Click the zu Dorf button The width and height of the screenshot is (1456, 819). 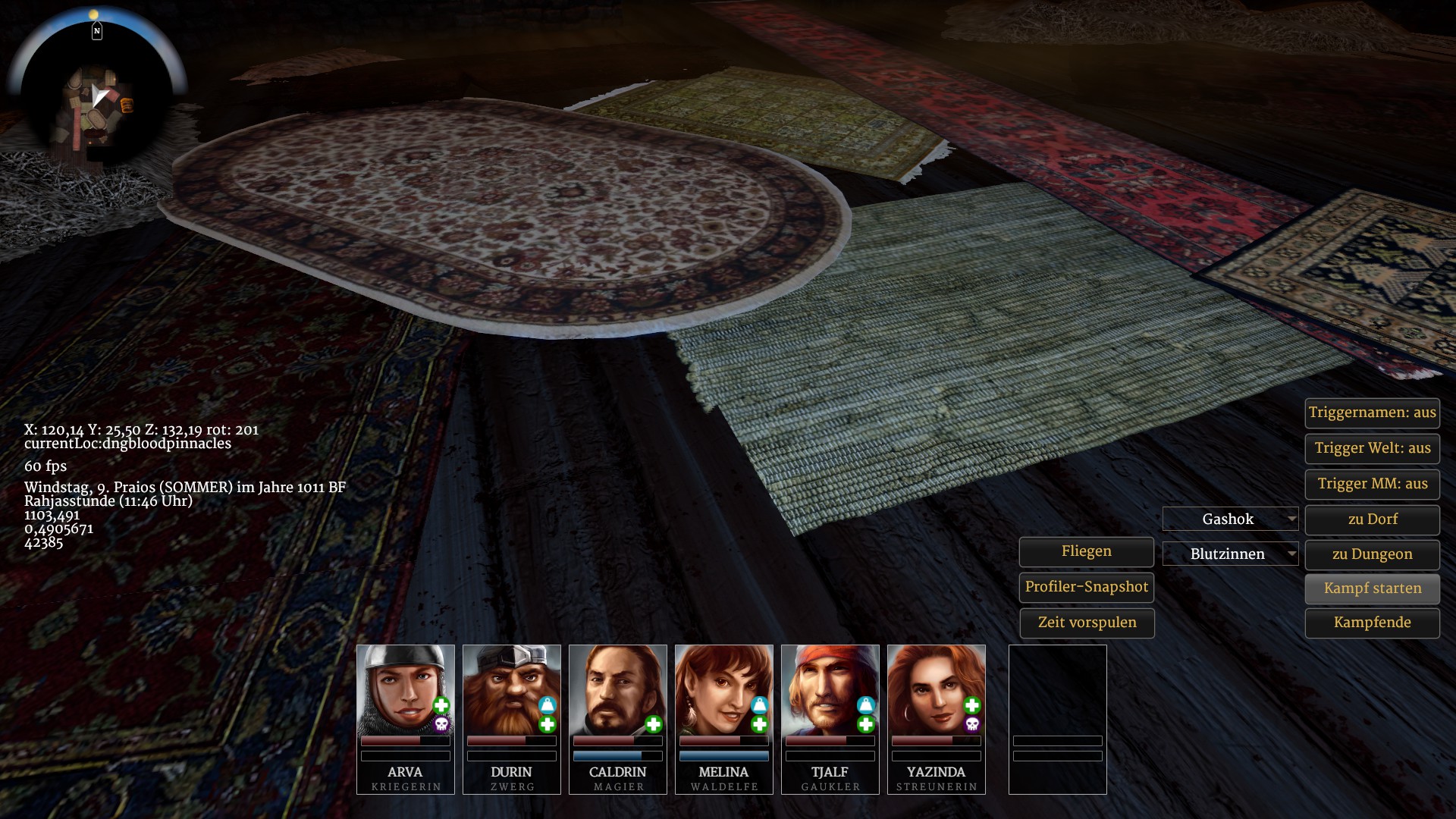coord(1372,519)
